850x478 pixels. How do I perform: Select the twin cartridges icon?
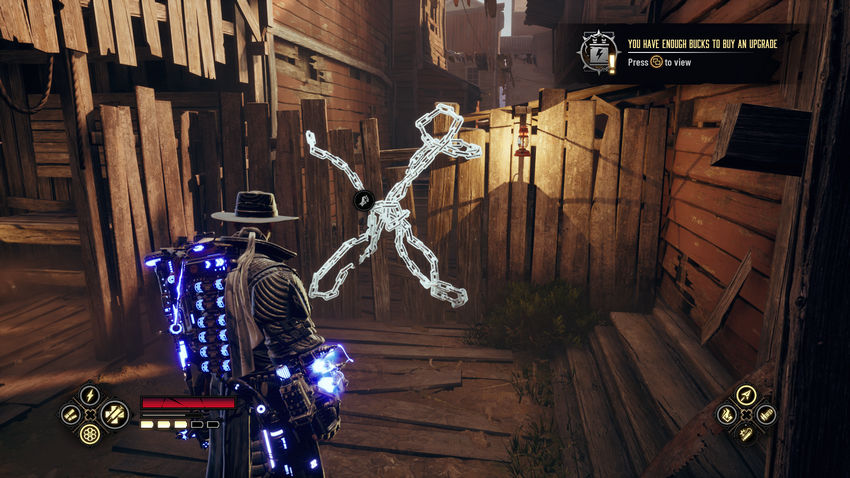70,413
